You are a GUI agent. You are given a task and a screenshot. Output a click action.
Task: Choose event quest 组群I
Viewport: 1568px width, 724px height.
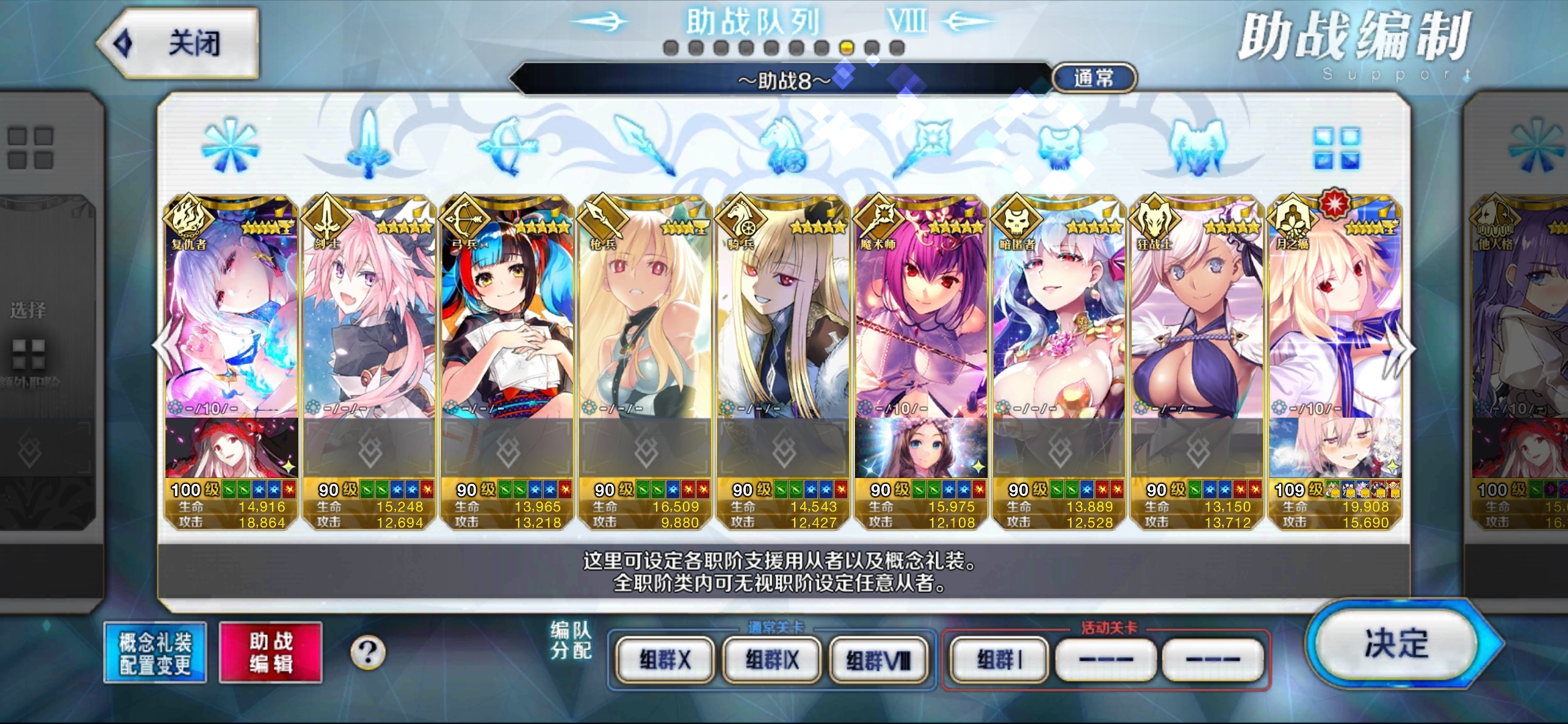click(x=999, y=660)
